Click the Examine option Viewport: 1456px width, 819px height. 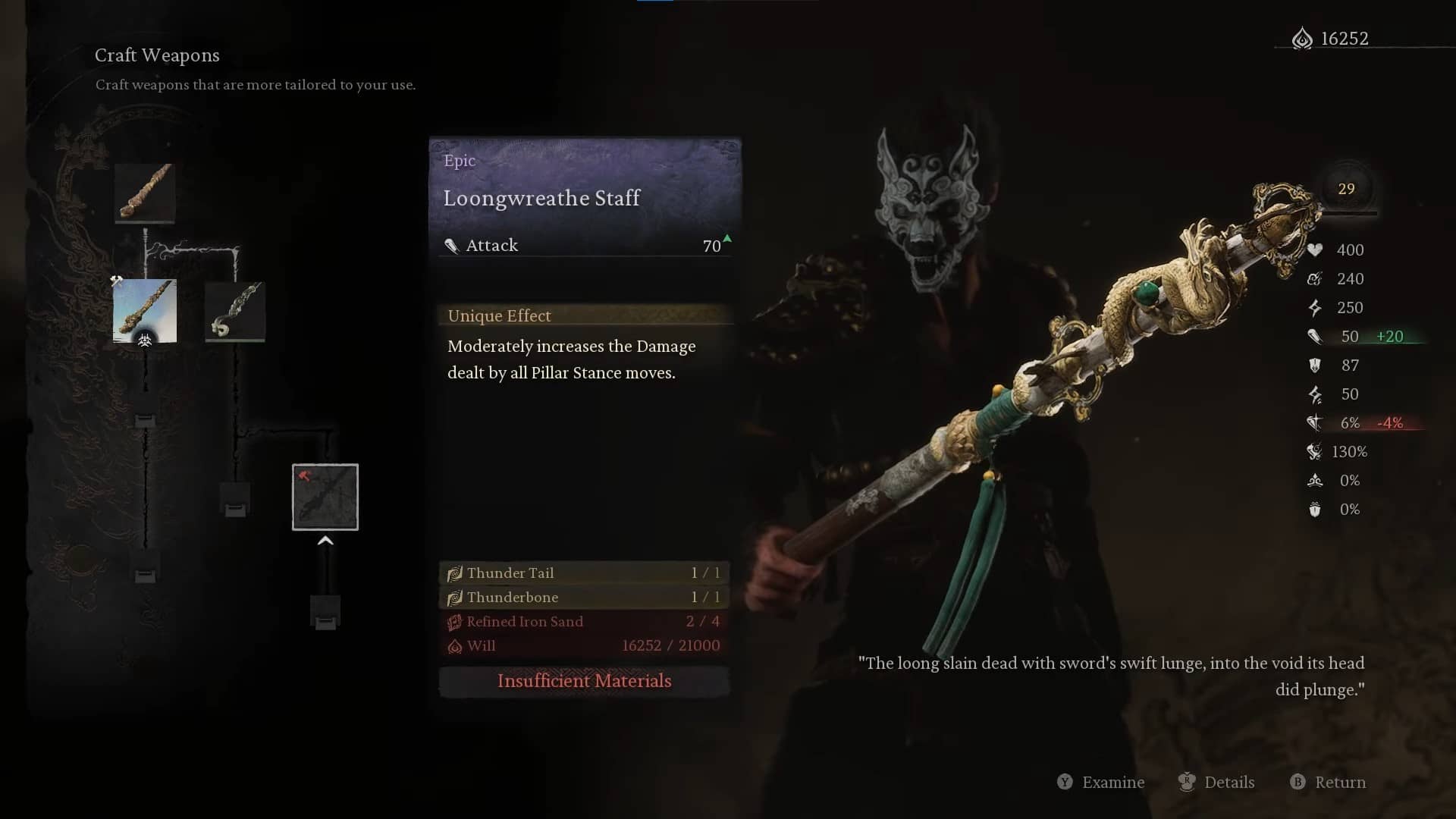click(x=1101, y=782)
